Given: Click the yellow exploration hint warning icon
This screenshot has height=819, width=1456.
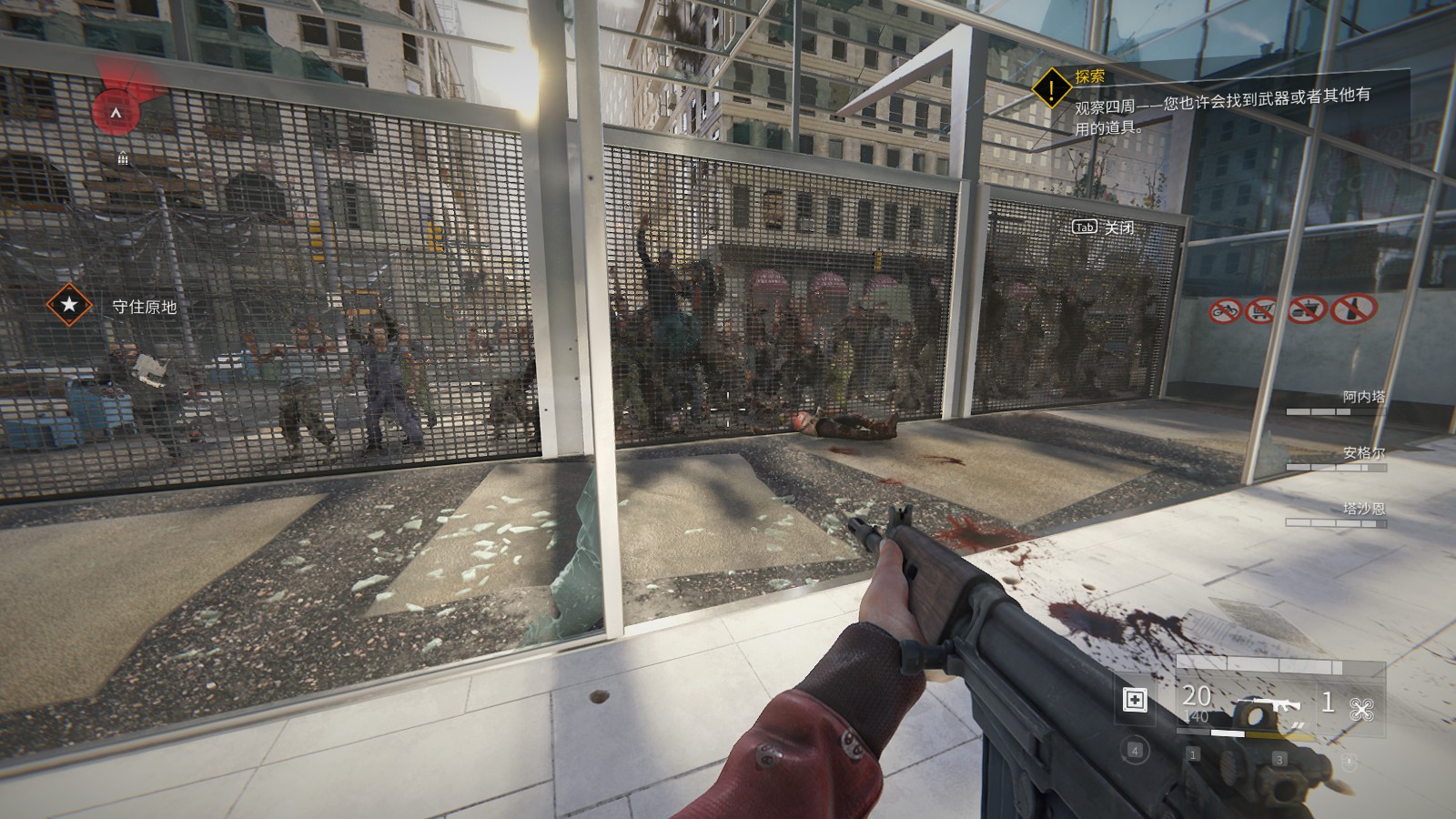Looking at the screenshot, I should coord(1053,88).
